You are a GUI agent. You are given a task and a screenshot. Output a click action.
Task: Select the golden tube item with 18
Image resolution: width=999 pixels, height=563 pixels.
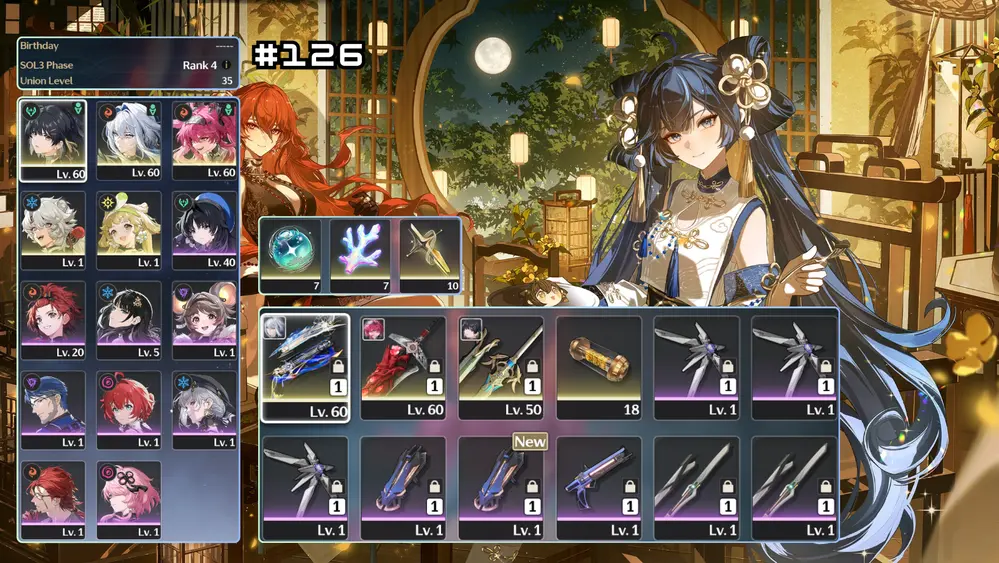[x=599, y=366]
